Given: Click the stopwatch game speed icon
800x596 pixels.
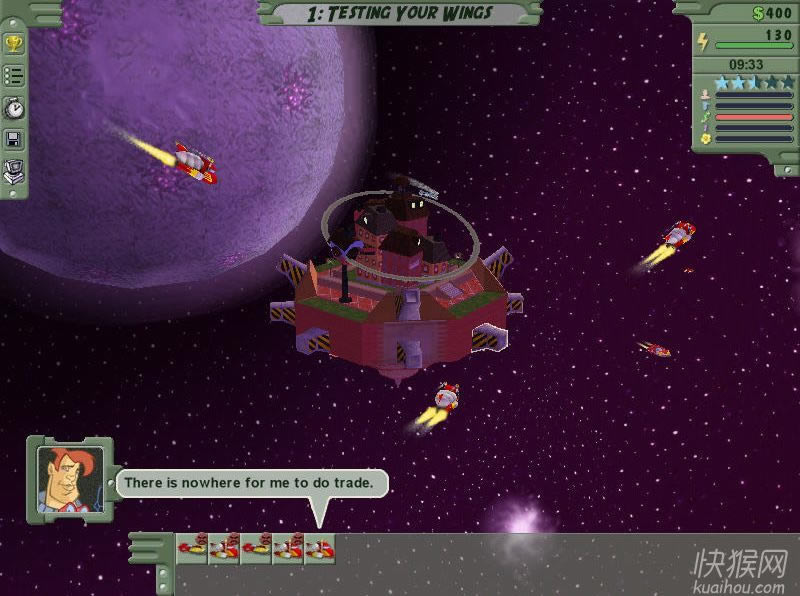Looking at the screenshot, I should 14,107.
